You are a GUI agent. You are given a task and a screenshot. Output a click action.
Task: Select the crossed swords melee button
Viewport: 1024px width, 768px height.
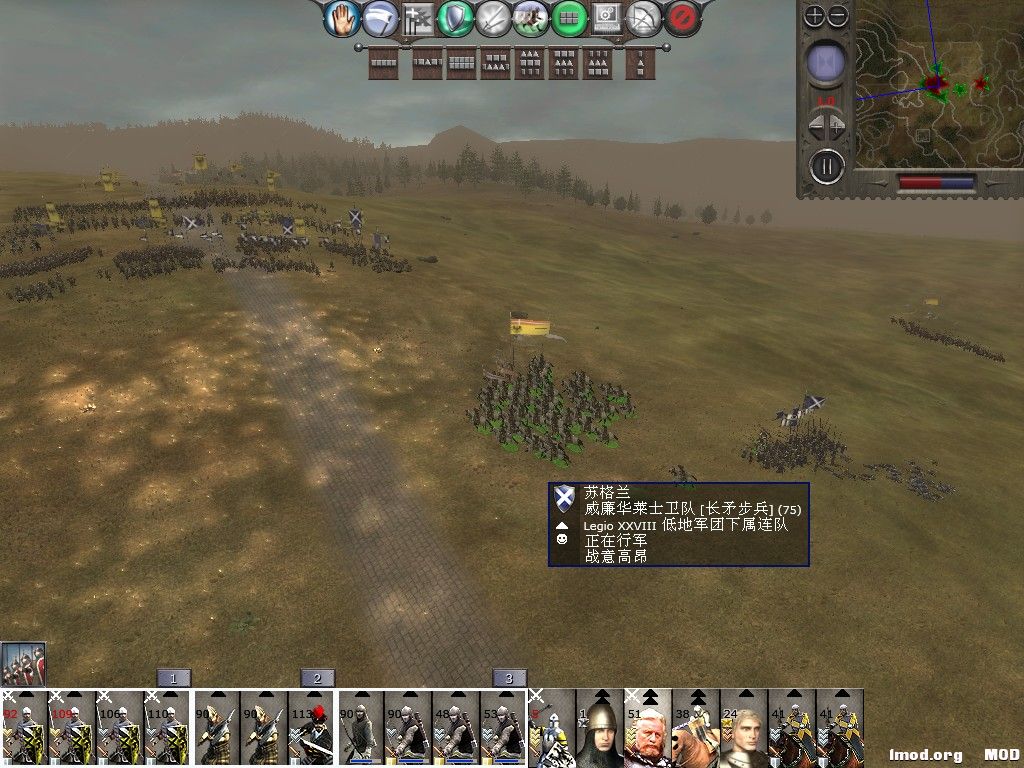coord(494,18)
